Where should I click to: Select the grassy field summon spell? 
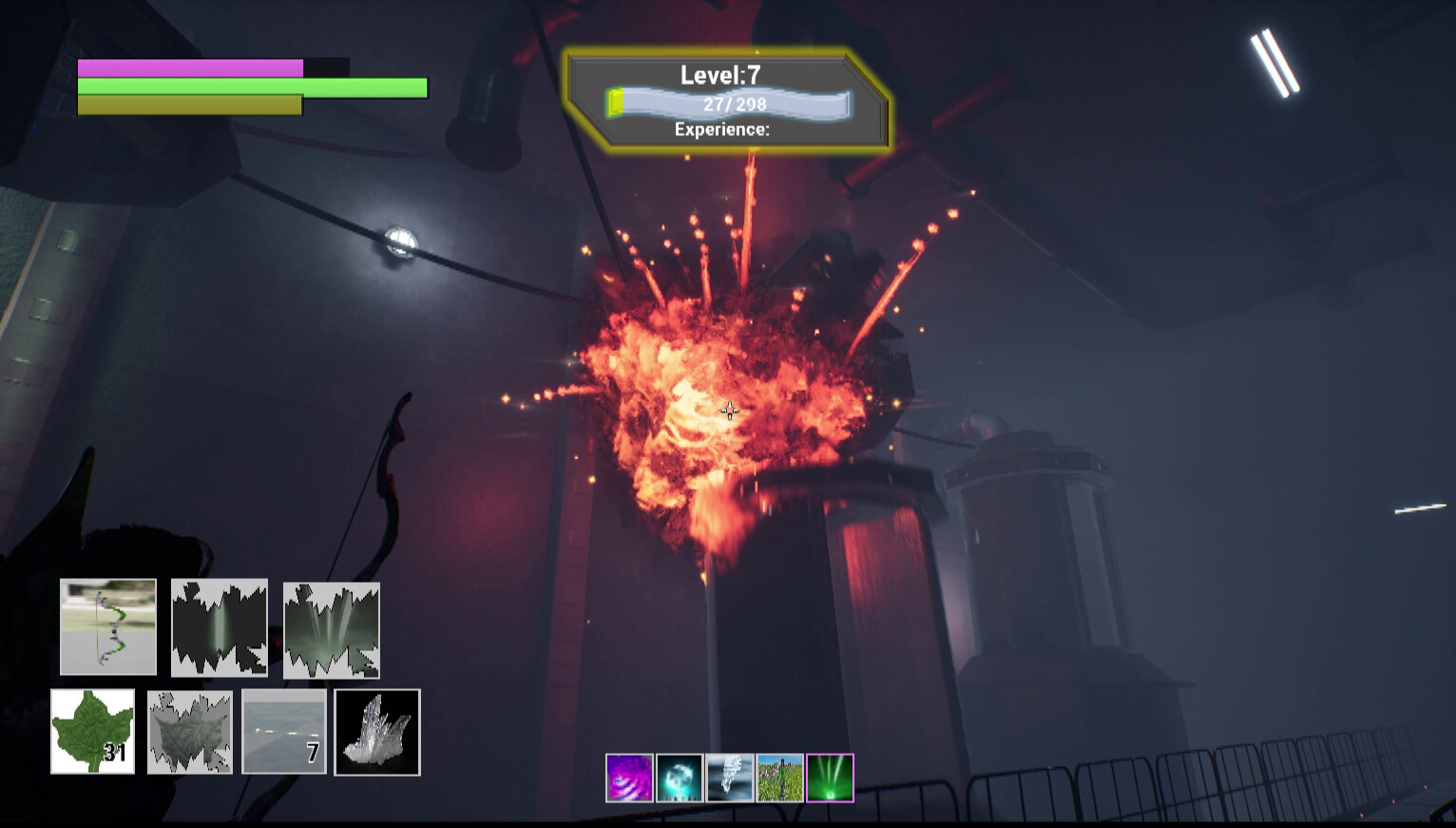click(778, 778)
